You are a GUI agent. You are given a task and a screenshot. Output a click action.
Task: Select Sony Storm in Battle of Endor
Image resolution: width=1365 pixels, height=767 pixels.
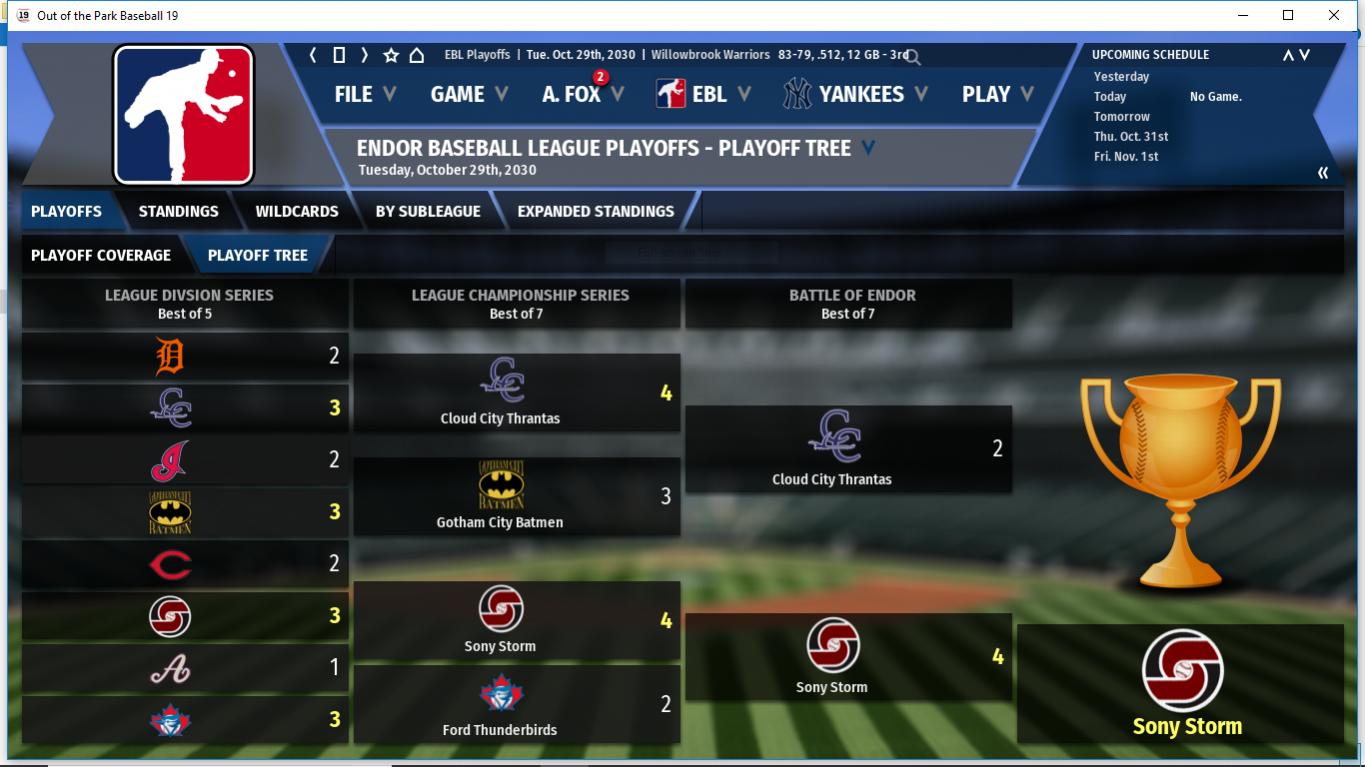point(831,656)
